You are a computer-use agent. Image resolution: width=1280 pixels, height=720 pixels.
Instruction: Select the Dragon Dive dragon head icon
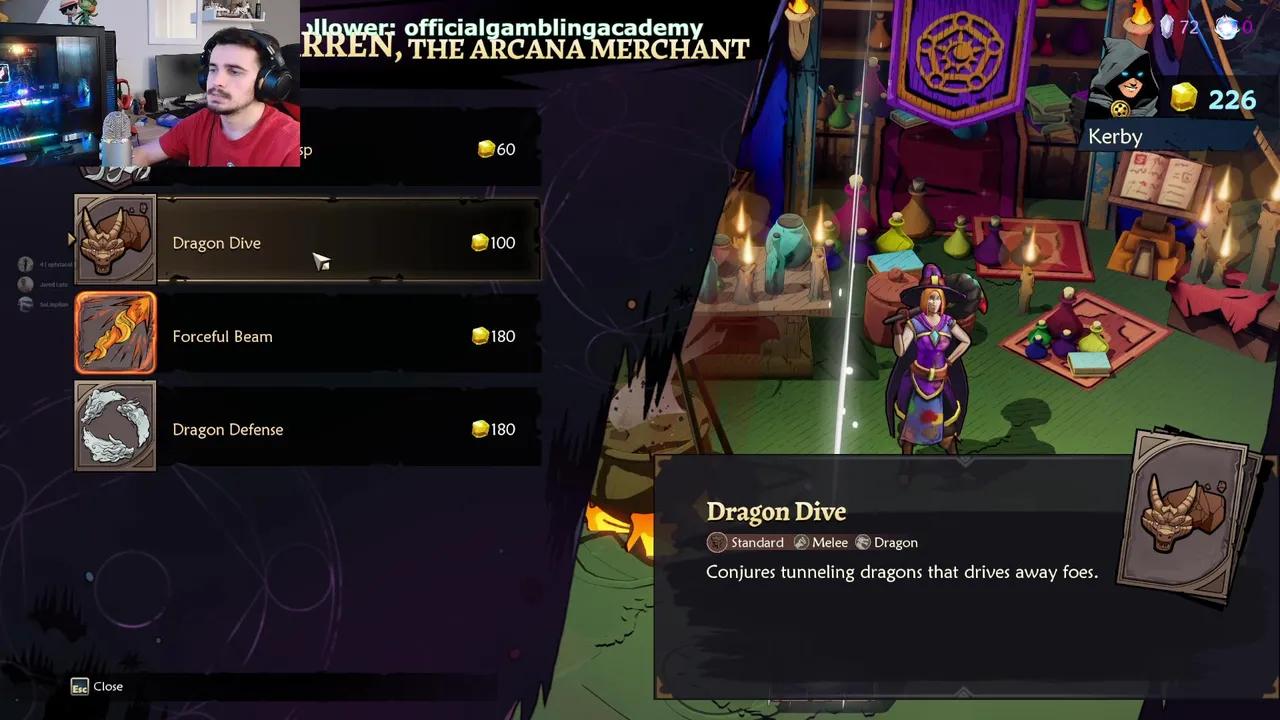click(114, 240)
